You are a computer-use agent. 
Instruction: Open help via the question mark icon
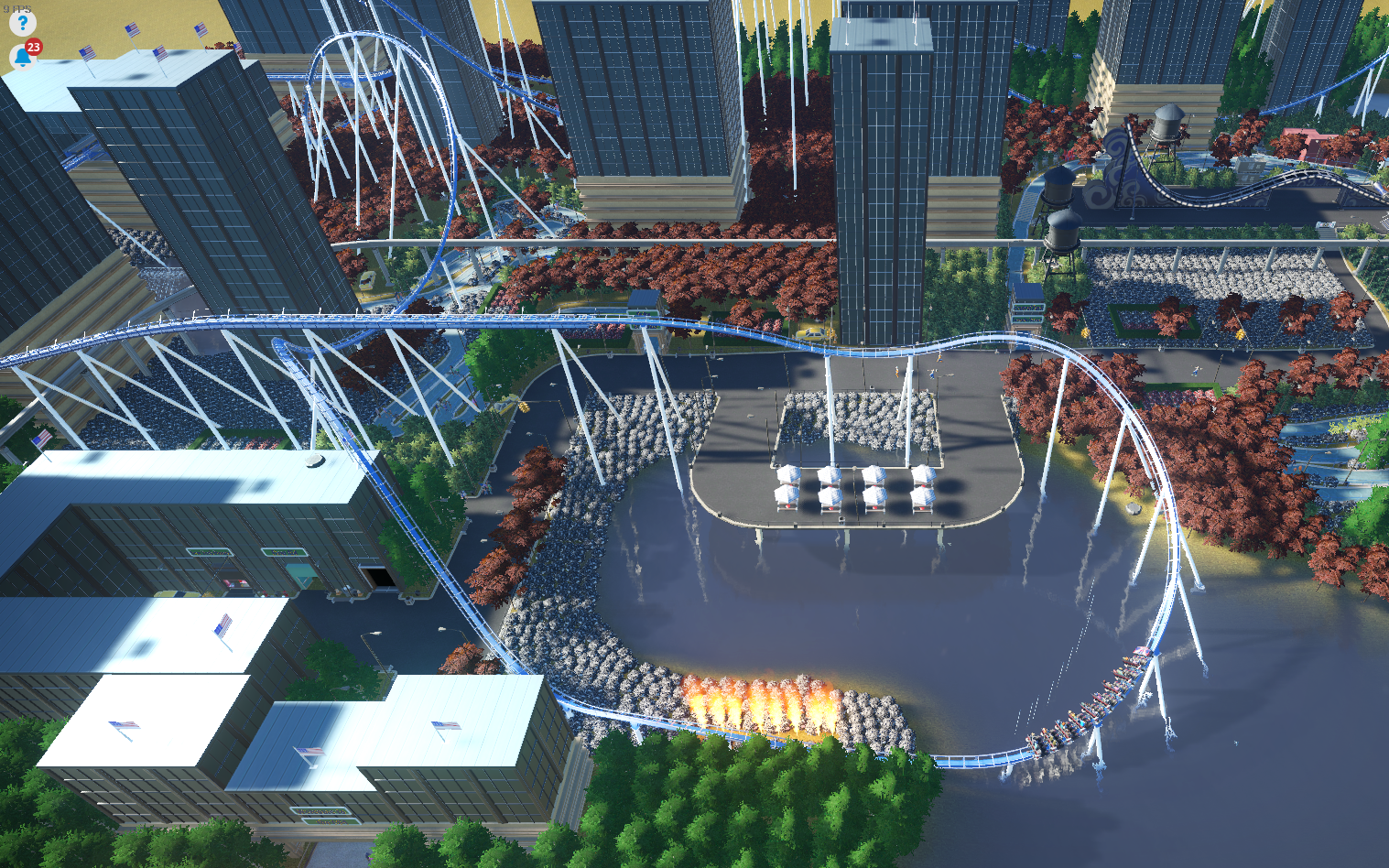coord(22,23)
